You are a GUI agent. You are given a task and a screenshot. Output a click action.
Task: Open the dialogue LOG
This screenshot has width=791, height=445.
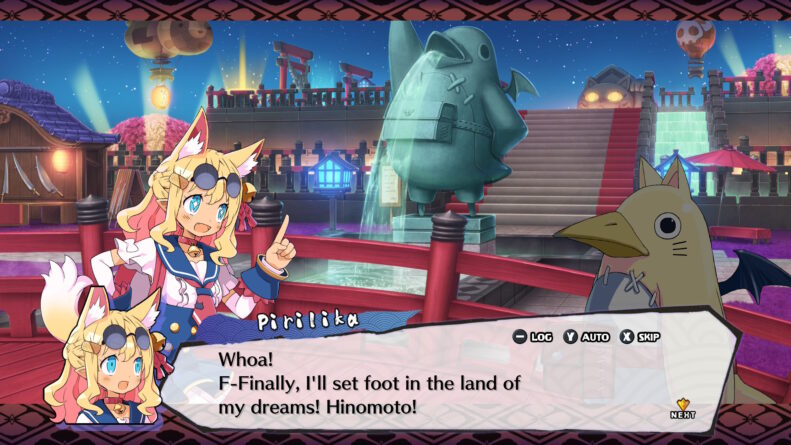point(533,337)
